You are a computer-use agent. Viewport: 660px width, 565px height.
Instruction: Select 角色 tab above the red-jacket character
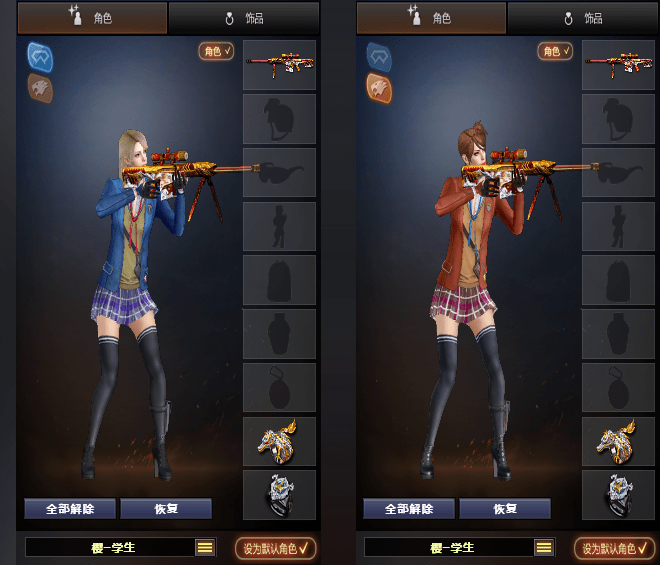pyautogui.click(x=431, y=17)
